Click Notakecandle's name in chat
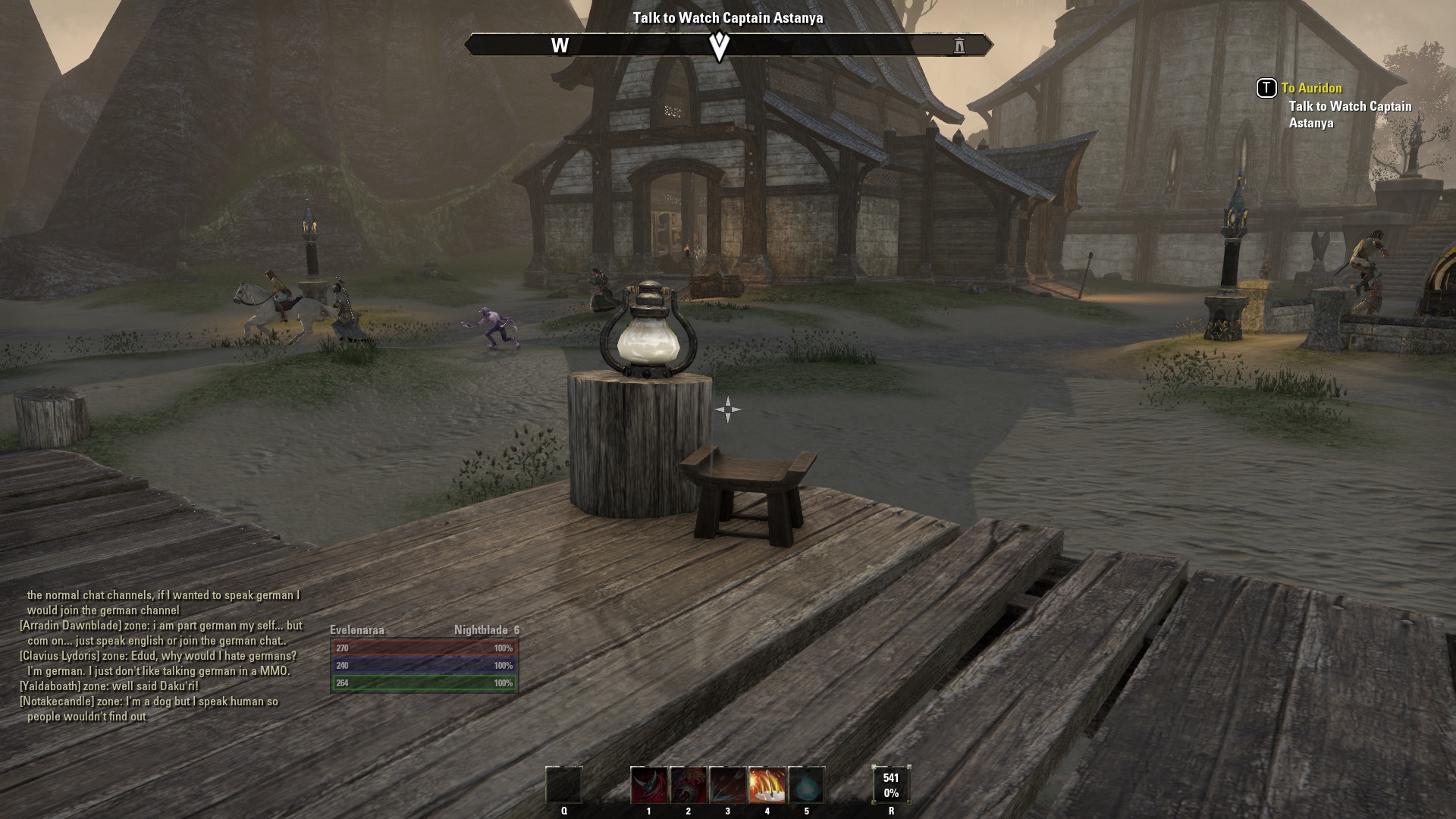Viewport: 1456px width, 819px height. point(58,701)
